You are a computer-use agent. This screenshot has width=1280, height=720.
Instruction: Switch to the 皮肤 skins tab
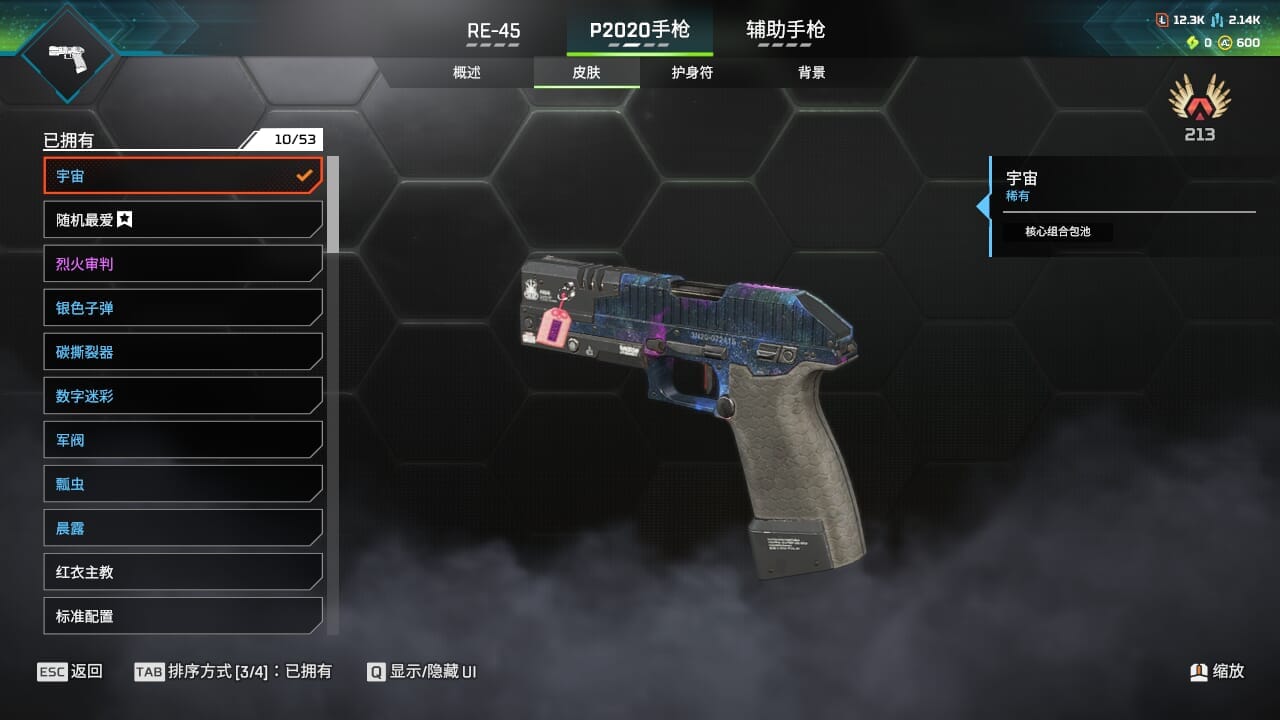(x=586, y=73)
